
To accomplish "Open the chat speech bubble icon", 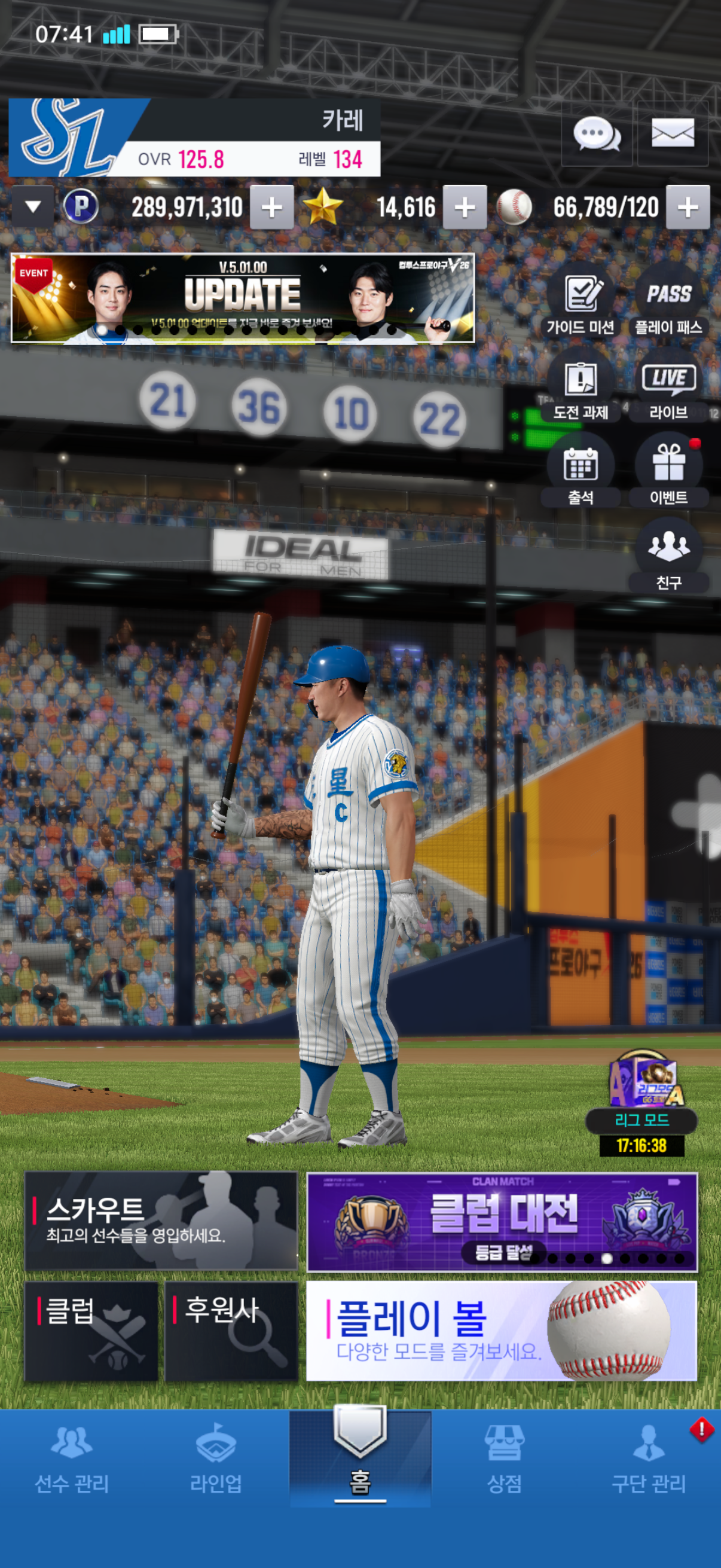I will 596,134.
